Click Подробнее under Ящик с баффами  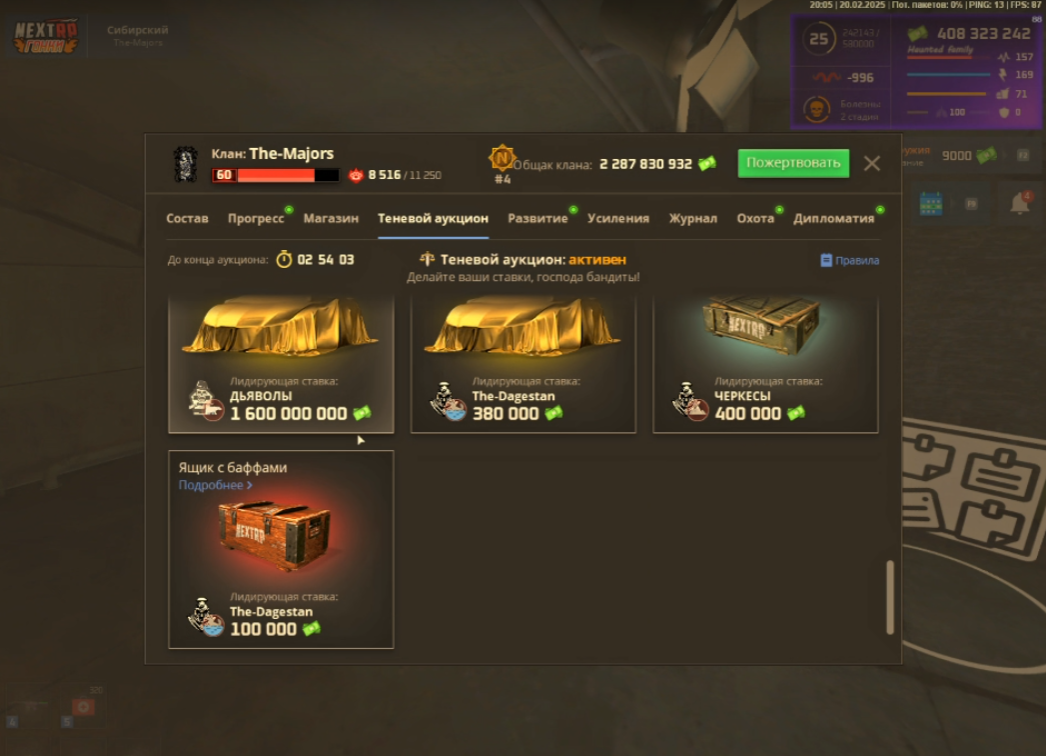(215, 485)
